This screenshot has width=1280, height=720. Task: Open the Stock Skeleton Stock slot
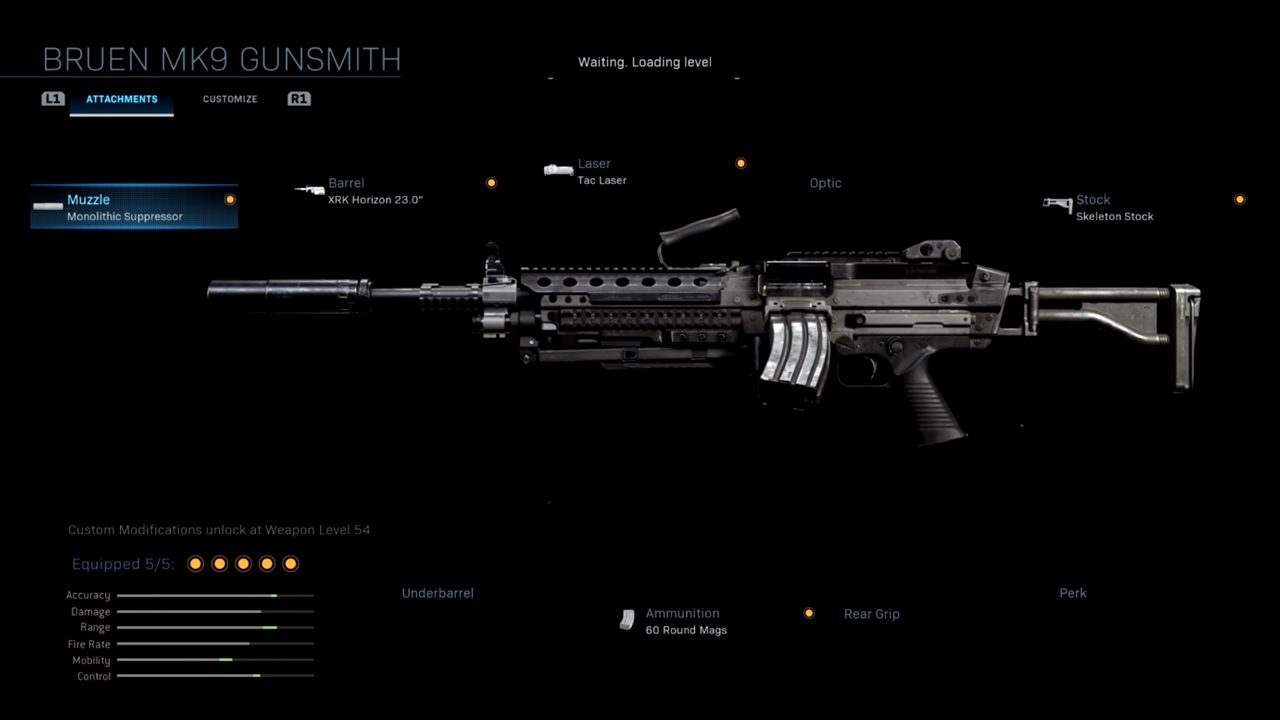click(1114, 207)
